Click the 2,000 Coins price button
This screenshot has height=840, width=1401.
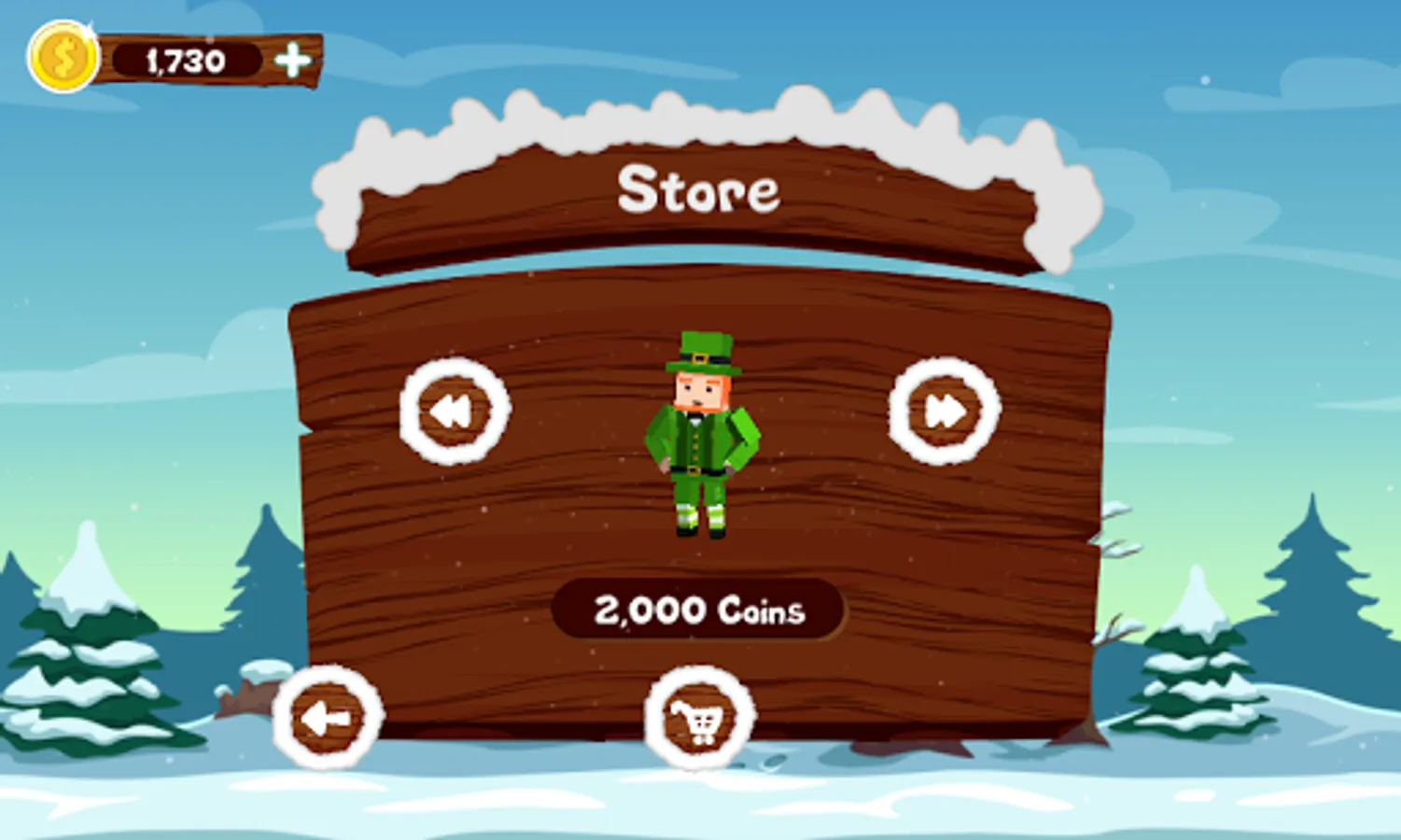point(698,611)
